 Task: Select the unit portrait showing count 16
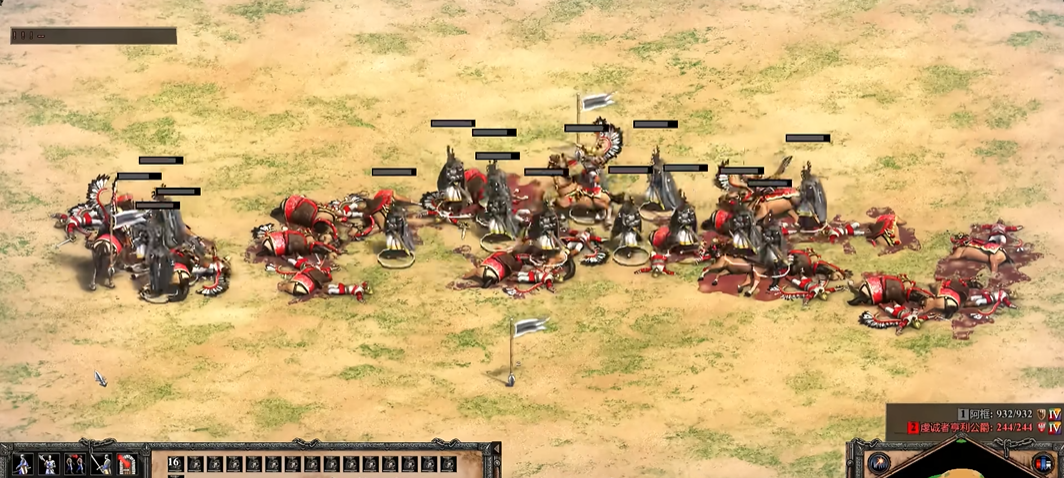pos(174,464)
